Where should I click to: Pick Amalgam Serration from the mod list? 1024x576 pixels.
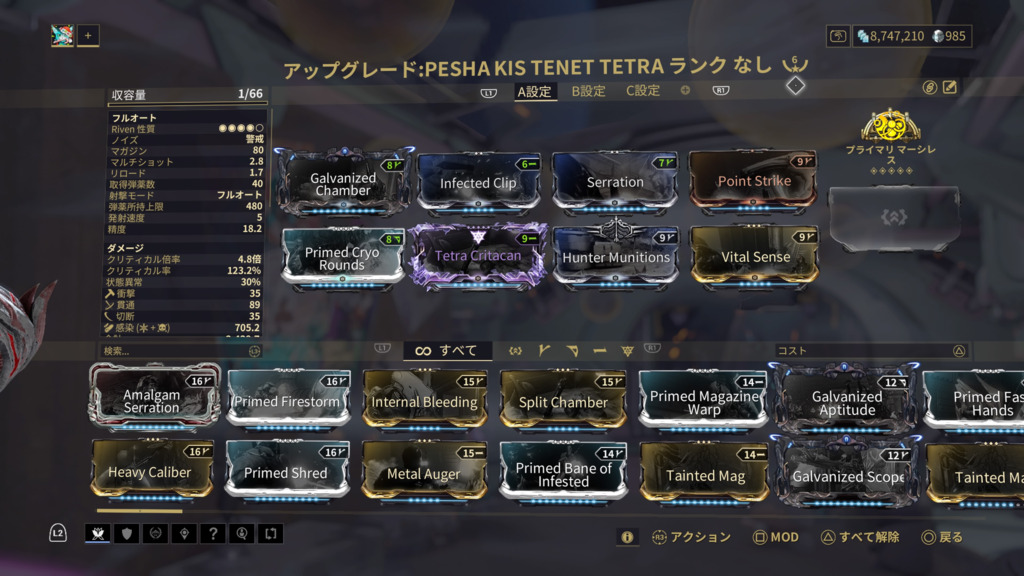(152, 401)
